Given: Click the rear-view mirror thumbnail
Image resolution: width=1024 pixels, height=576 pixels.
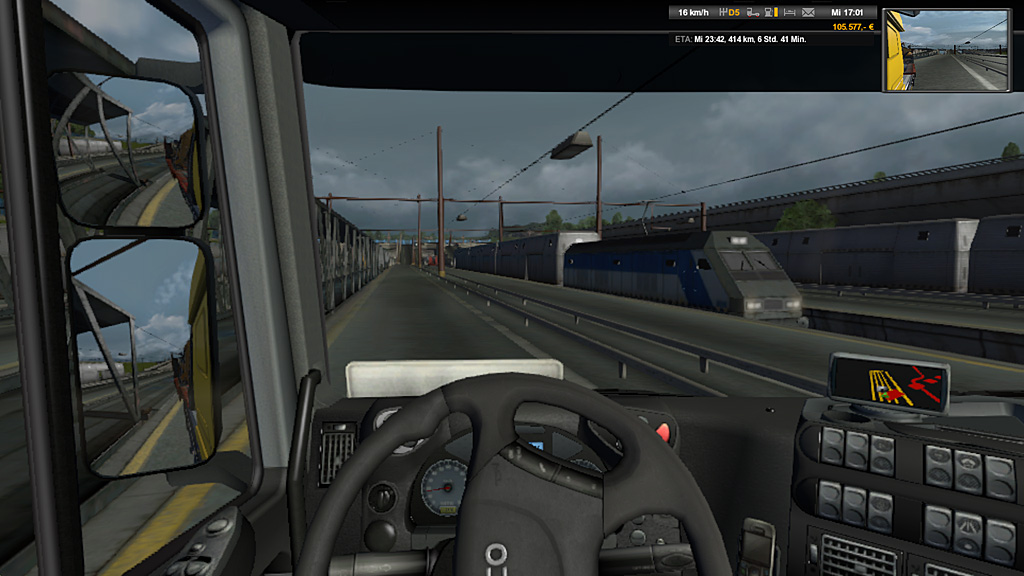Looking at the screenshot, I should pyautogui.click(x=944, y=50).
